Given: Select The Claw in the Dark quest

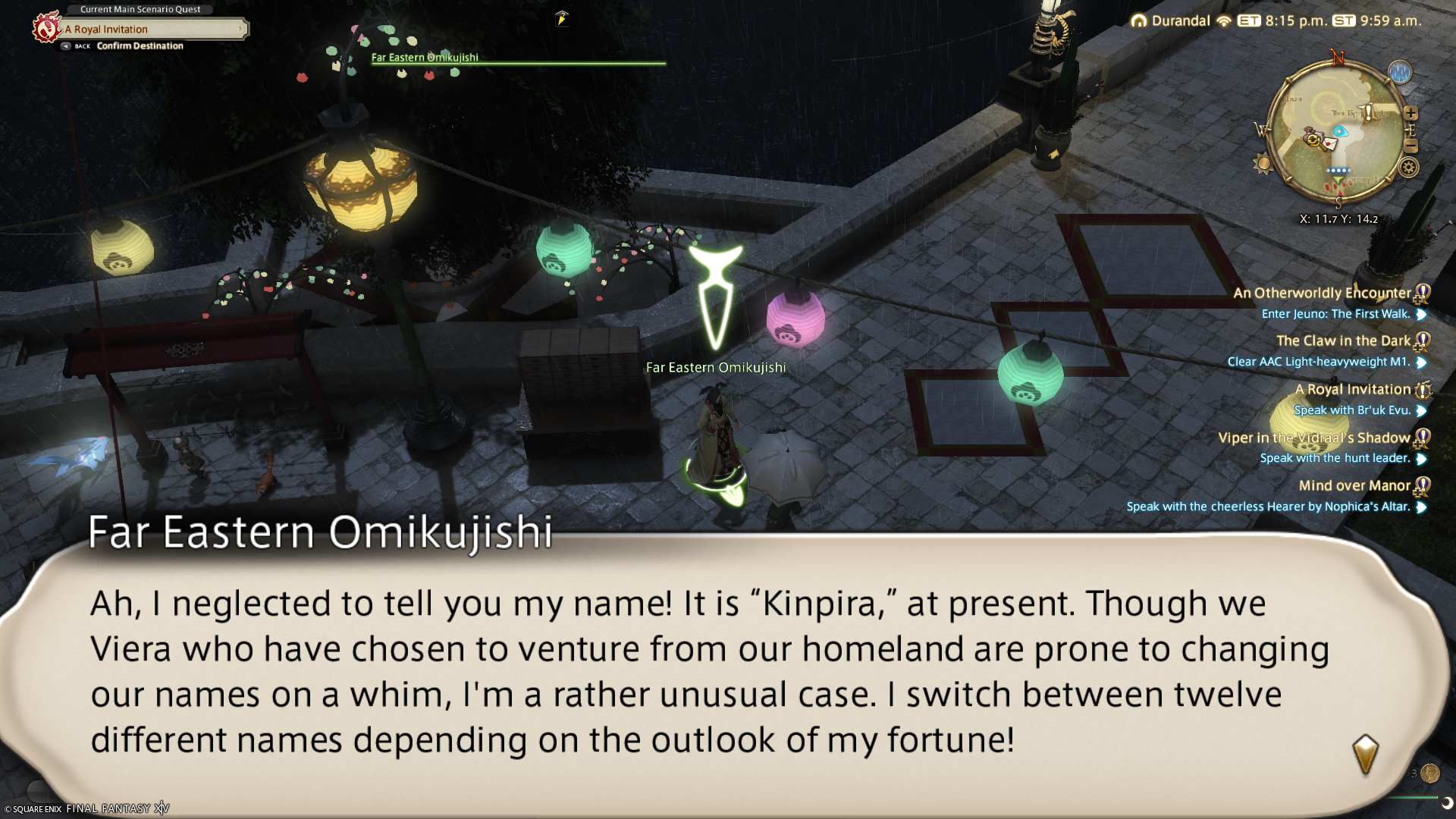Looking at the screenshot, I should tap(1343, 341).
